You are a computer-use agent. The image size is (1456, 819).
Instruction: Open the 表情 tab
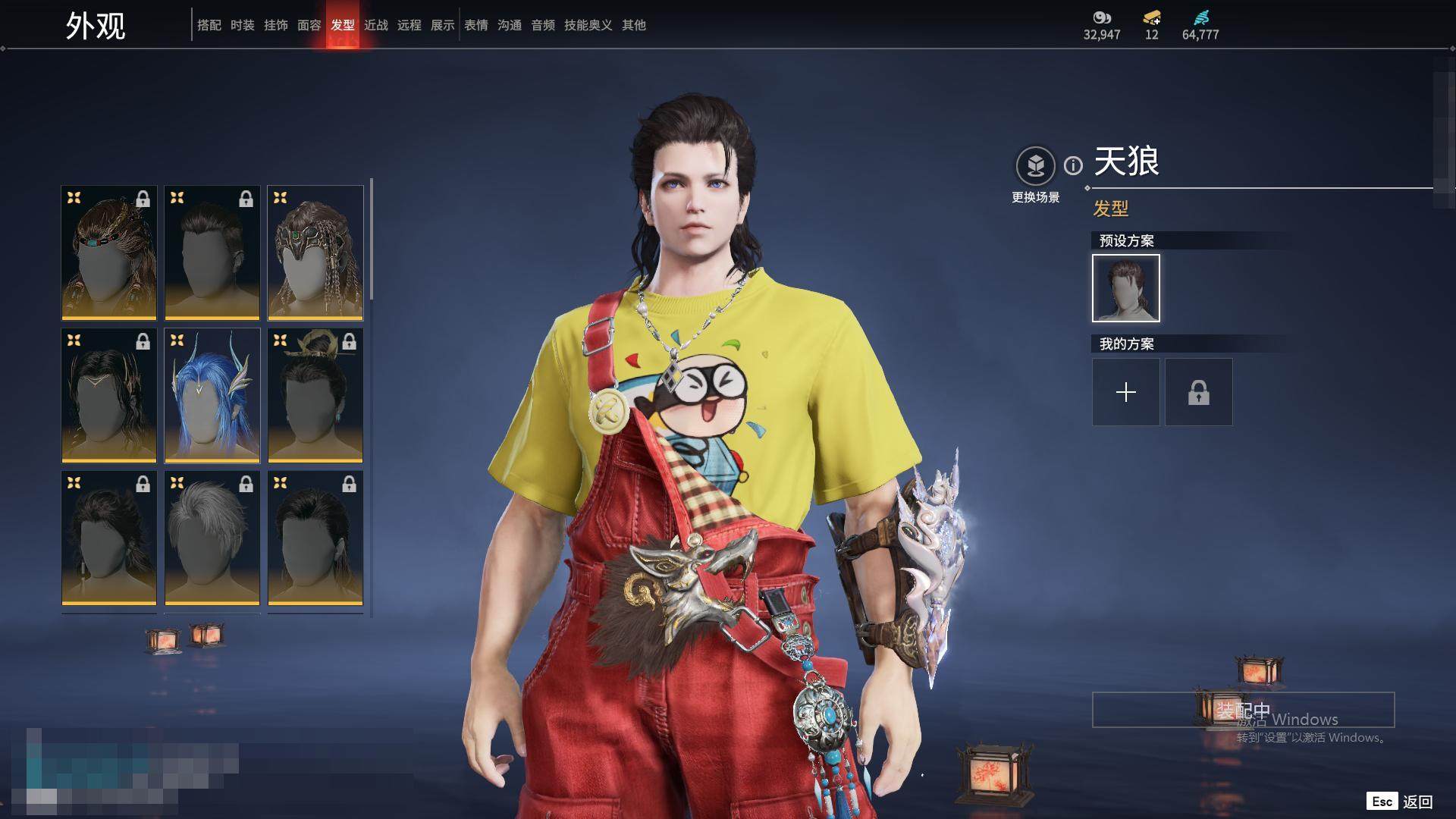[475, 25]
